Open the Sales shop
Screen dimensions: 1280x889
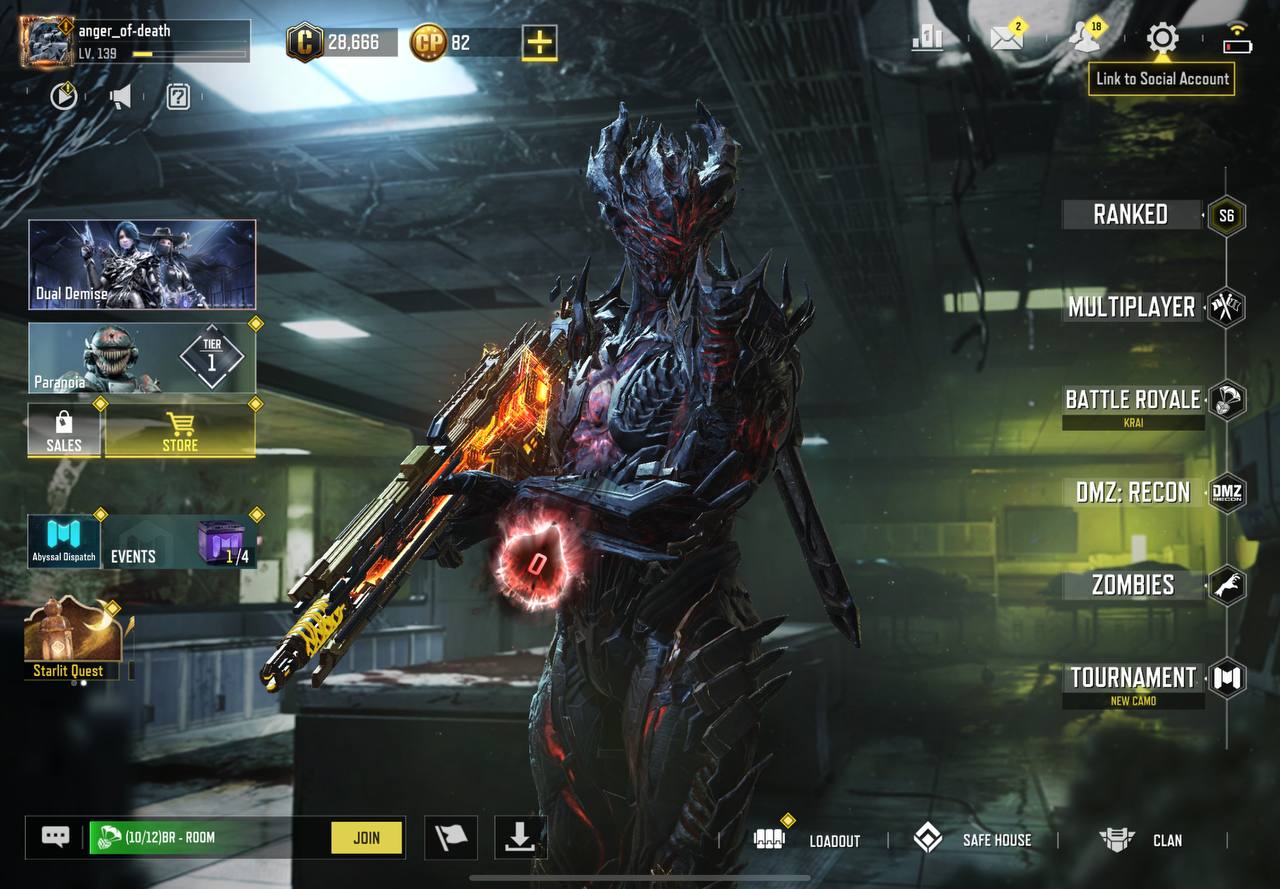(64, 432)
